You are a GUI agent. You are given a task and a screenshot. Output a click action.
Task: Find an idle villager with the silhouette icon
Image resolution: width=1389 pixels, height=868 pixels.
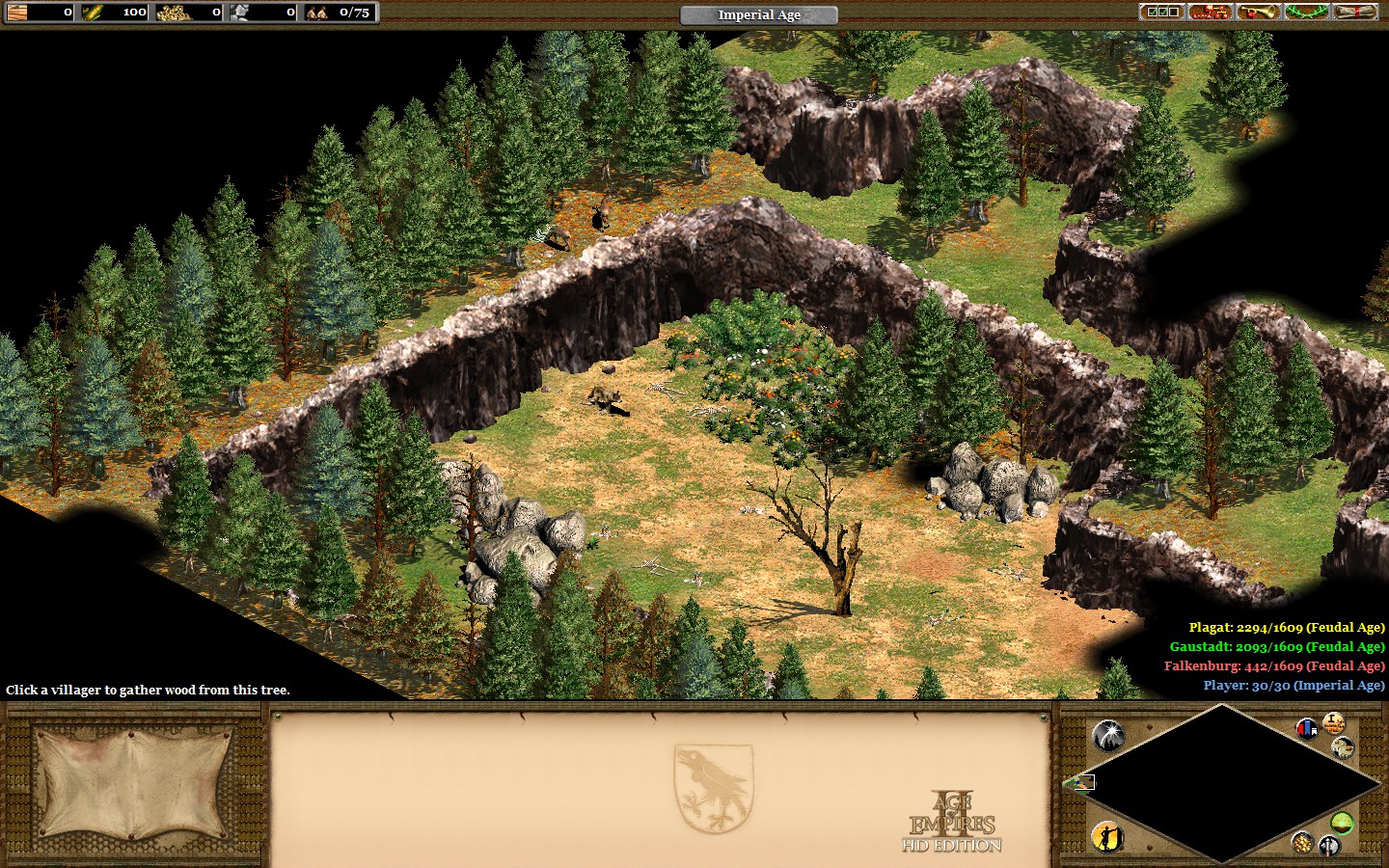pyautogui.click(x=1106, y=839)
